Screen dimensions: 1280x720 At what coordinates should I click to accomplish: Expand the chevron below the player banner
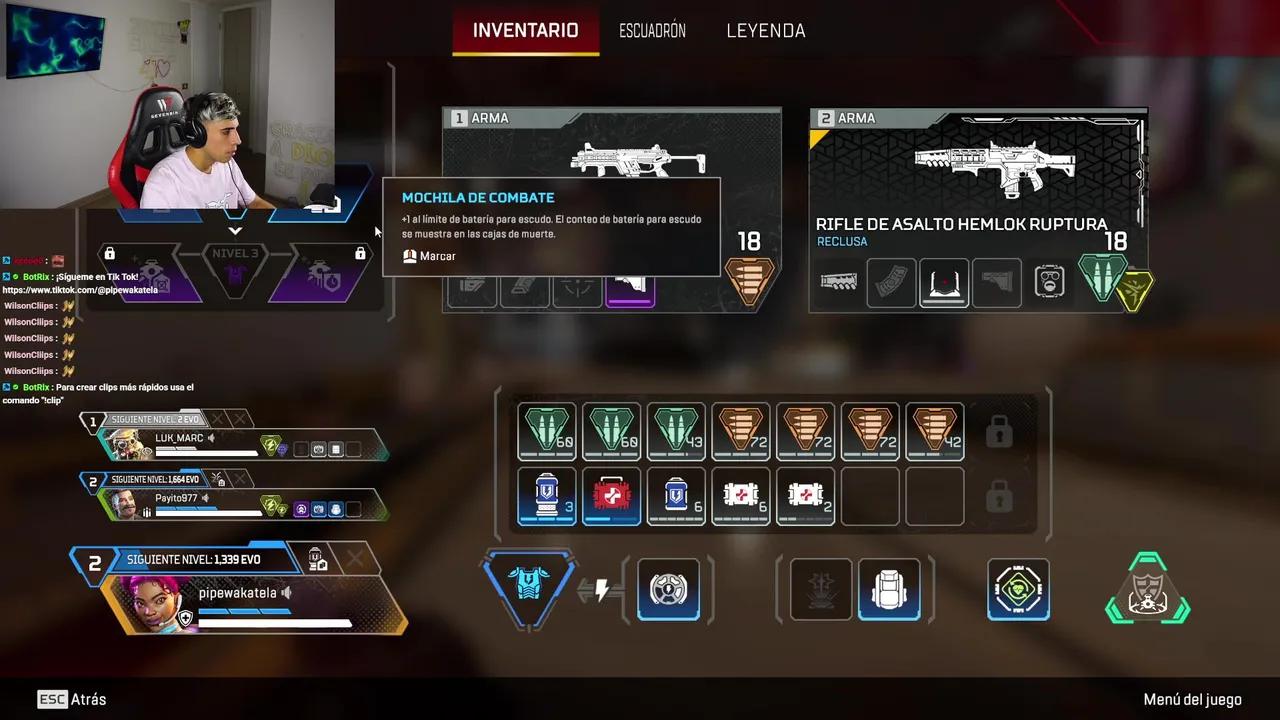pyautogui.click(x=236, y=230)
